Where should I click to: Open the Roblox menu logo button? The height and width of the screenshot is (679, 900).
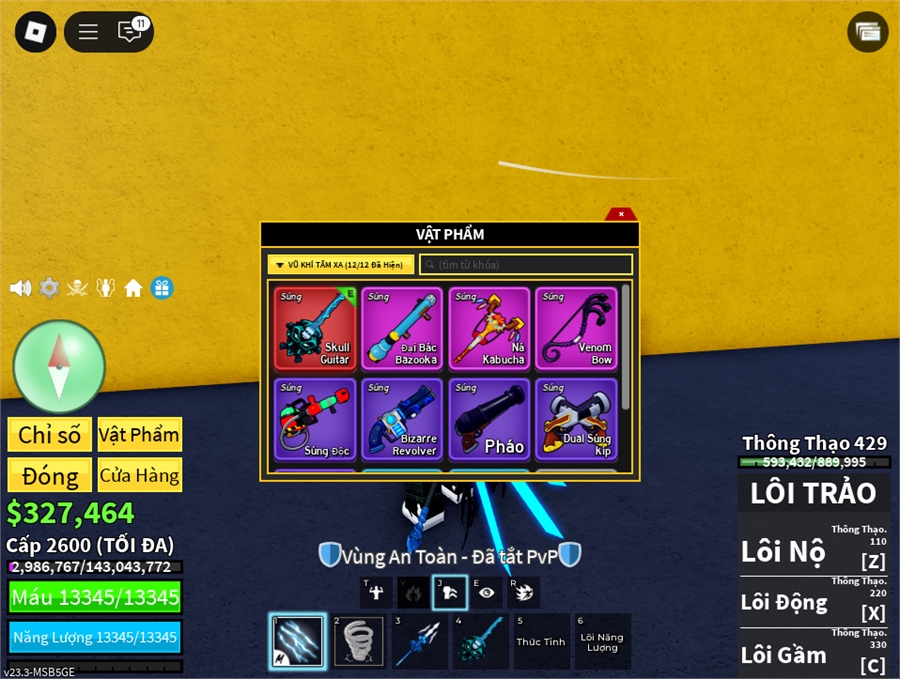tap(36, 32)
